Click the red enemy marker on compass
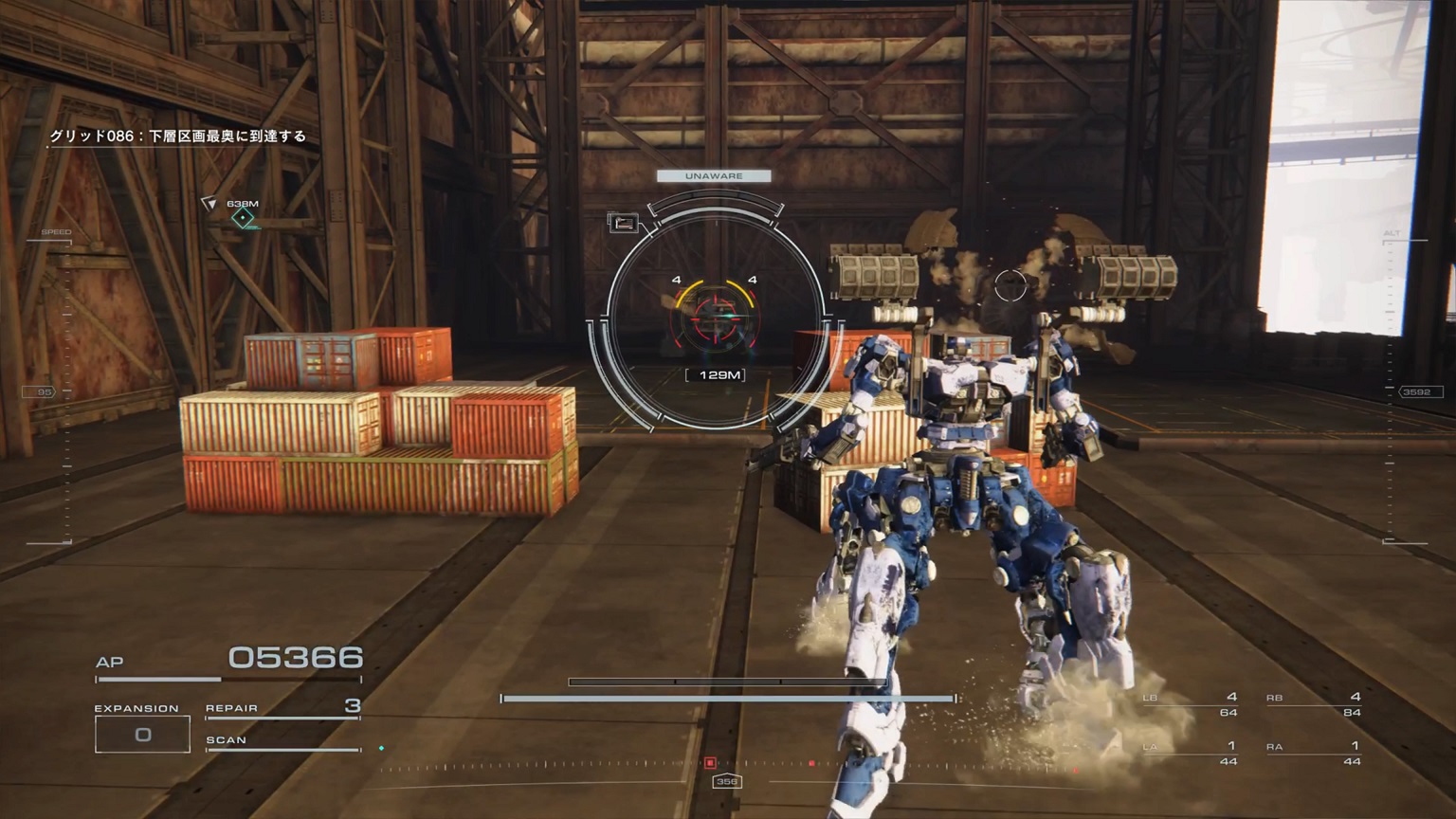The height and width of the screenshot is (819, 1456). point(710,763)
